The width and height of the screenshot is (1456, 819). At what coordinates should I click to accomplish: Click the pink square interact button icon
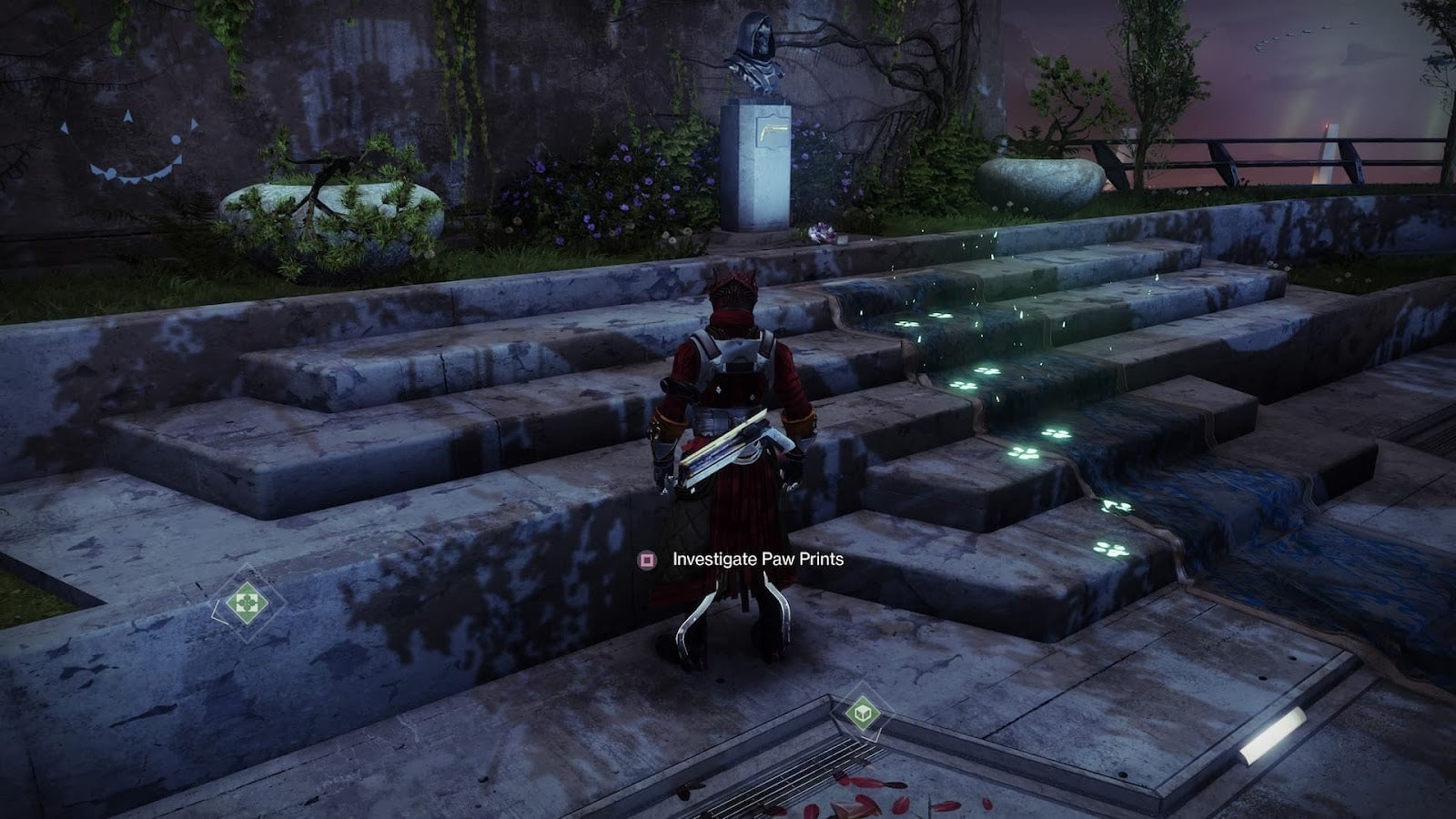[x=647, y=561]
